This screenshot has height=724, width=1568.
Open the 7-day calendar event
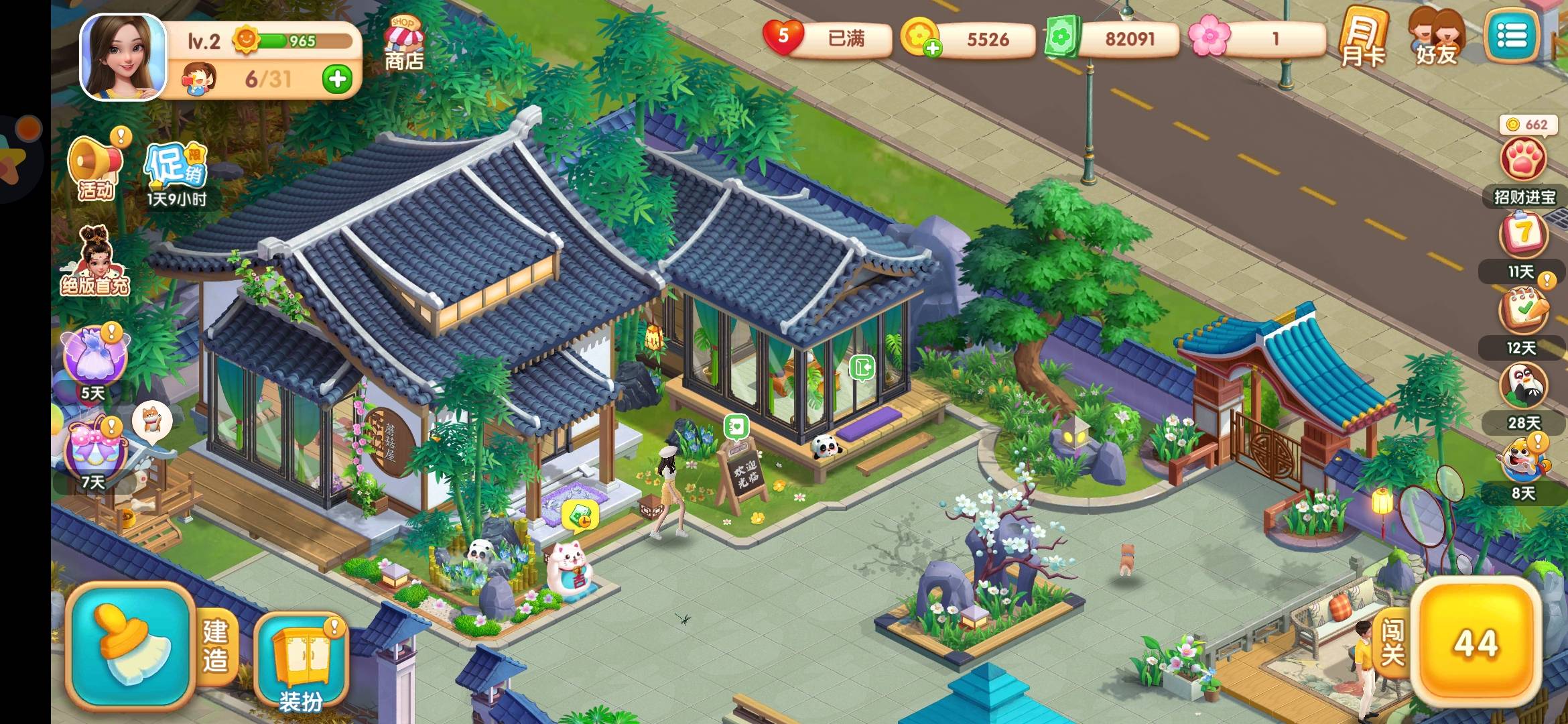point(1523,235)
